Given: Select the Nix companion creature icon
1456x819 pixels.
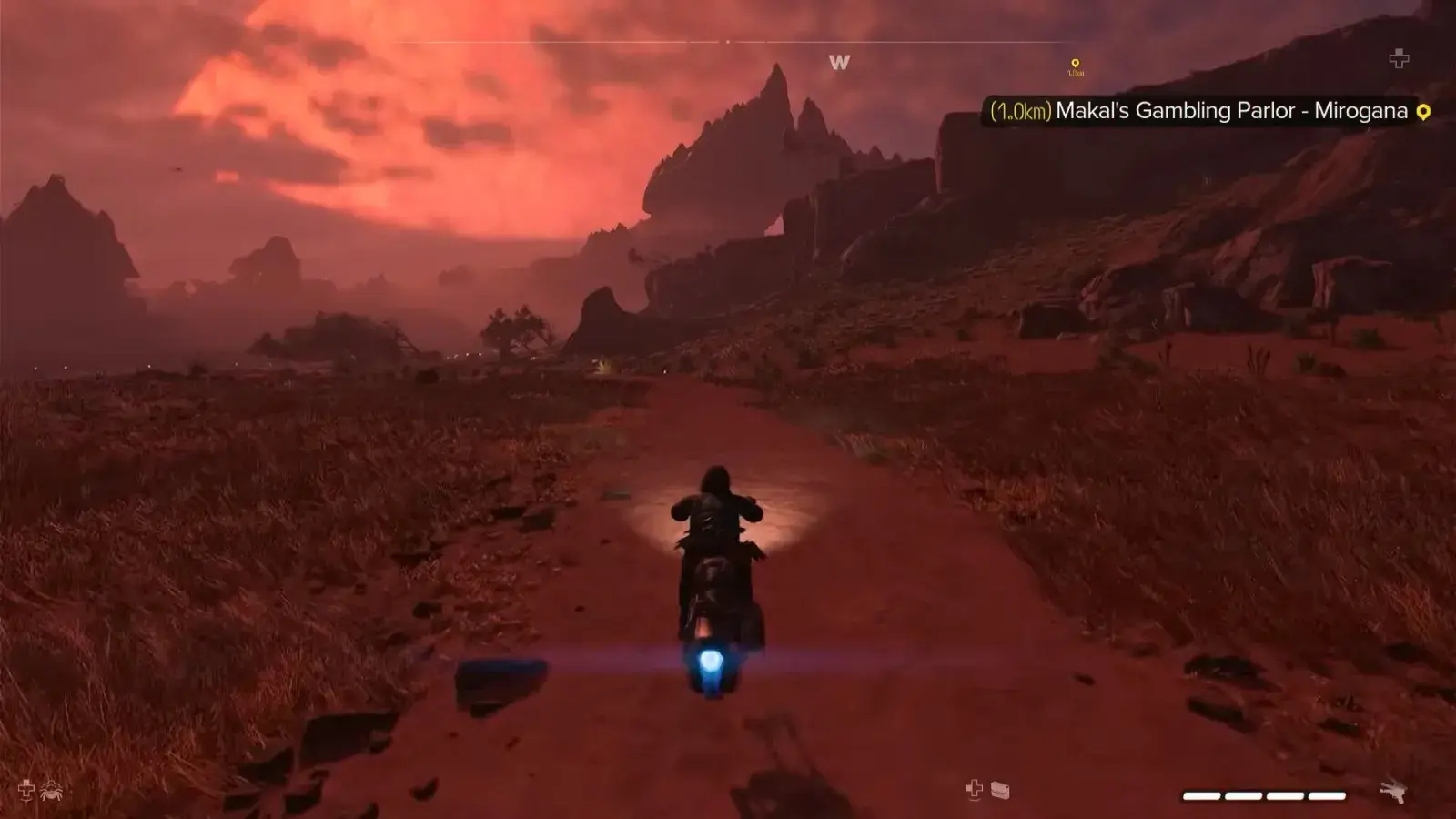Looking at the screenshot, I should pos(51,790).
